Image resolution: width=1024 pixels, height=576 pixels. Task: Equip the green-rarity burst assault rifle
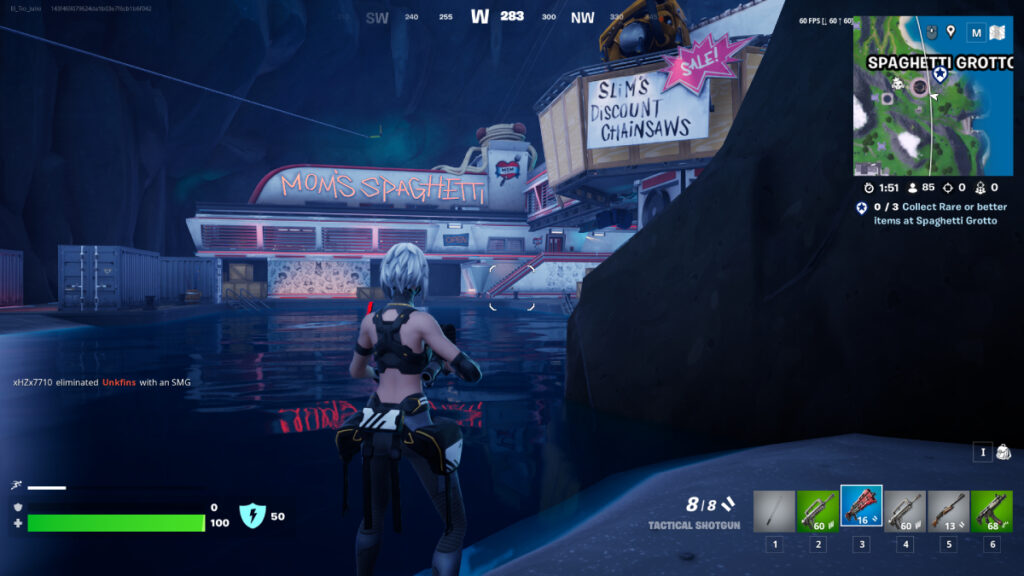(817, 511)
